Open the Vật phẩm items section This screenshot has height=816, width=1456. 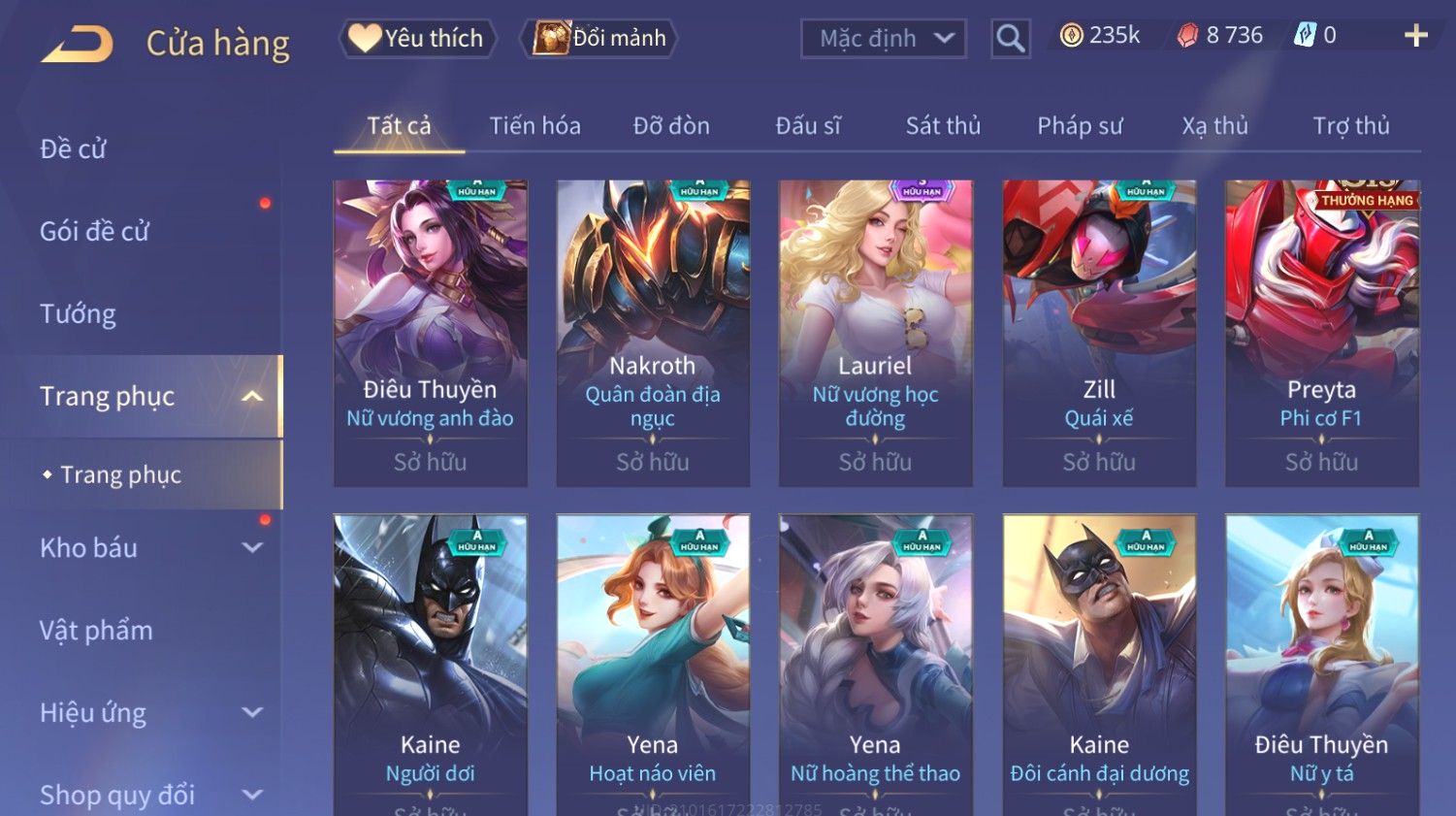96,631
